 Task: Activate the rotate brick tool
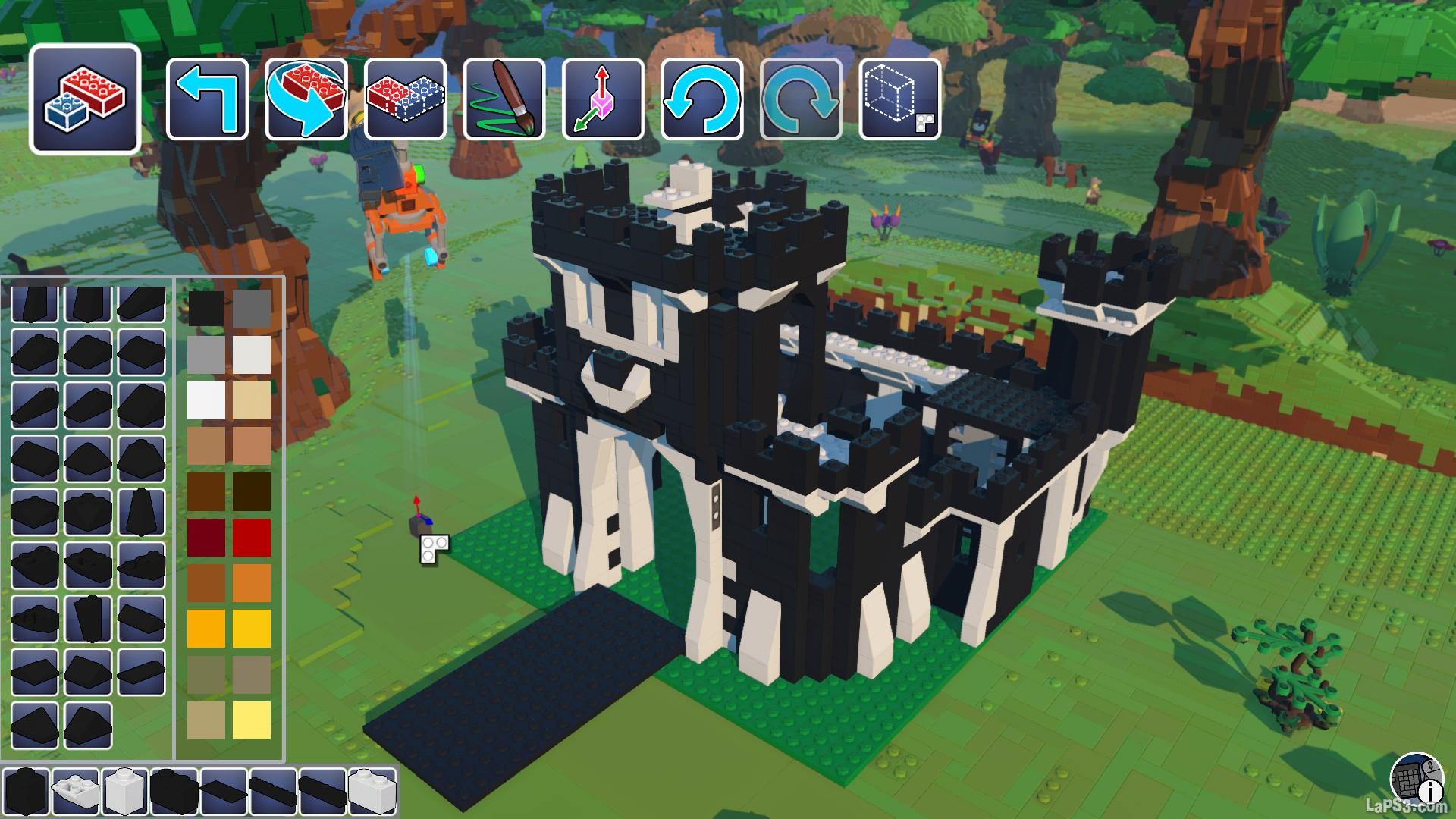click(306, 99)
